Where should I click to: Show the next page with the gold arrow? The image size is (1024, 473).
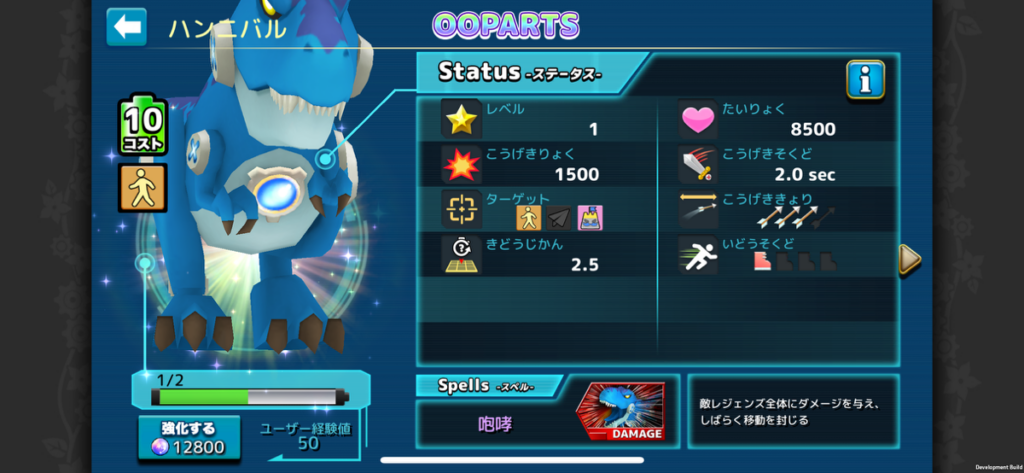pyautogui.click(x=909, y=259)
